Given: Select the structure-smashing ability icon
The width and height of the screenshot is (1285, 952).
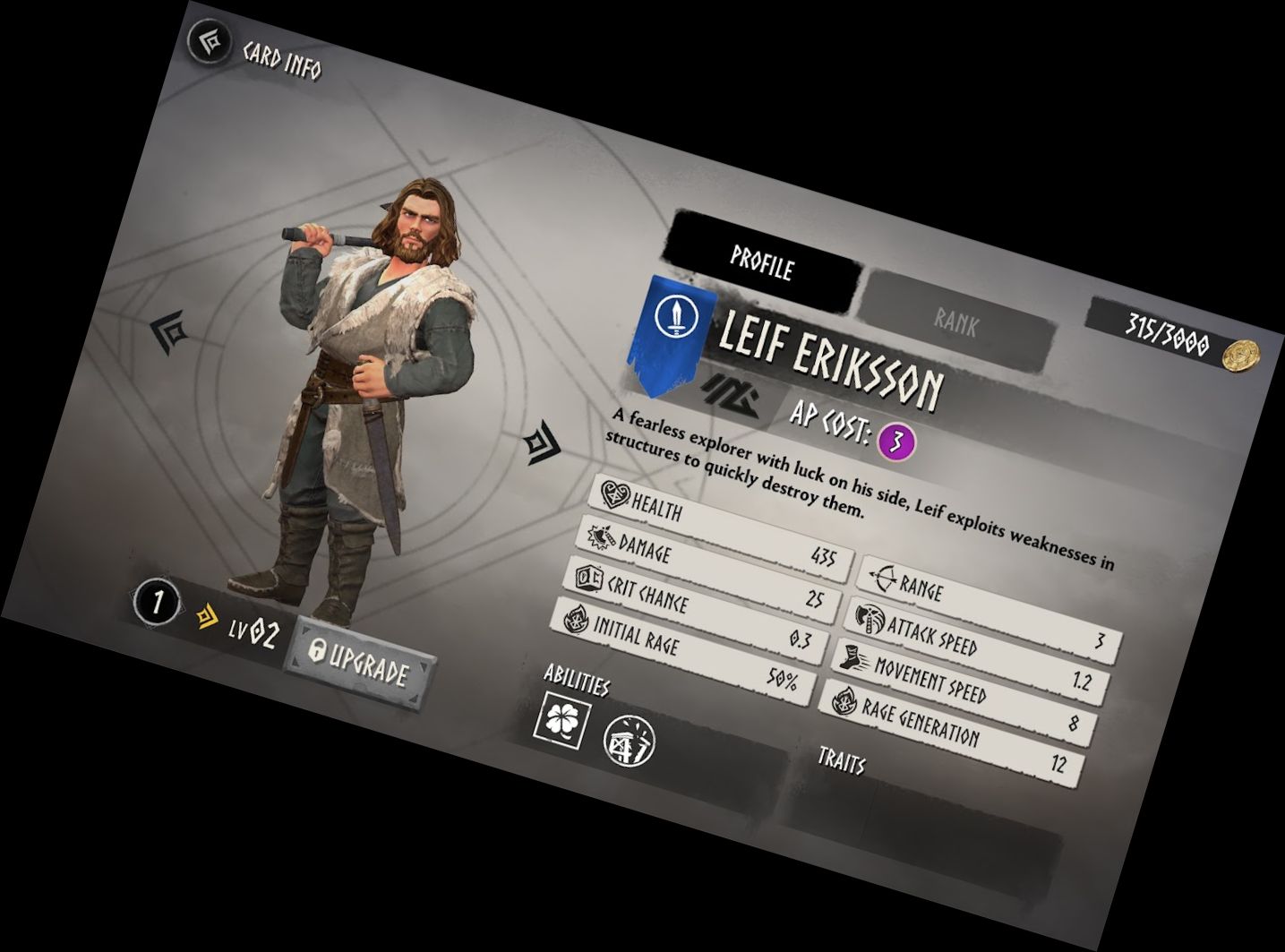Looking at the screenshot, I should (630, 742).
